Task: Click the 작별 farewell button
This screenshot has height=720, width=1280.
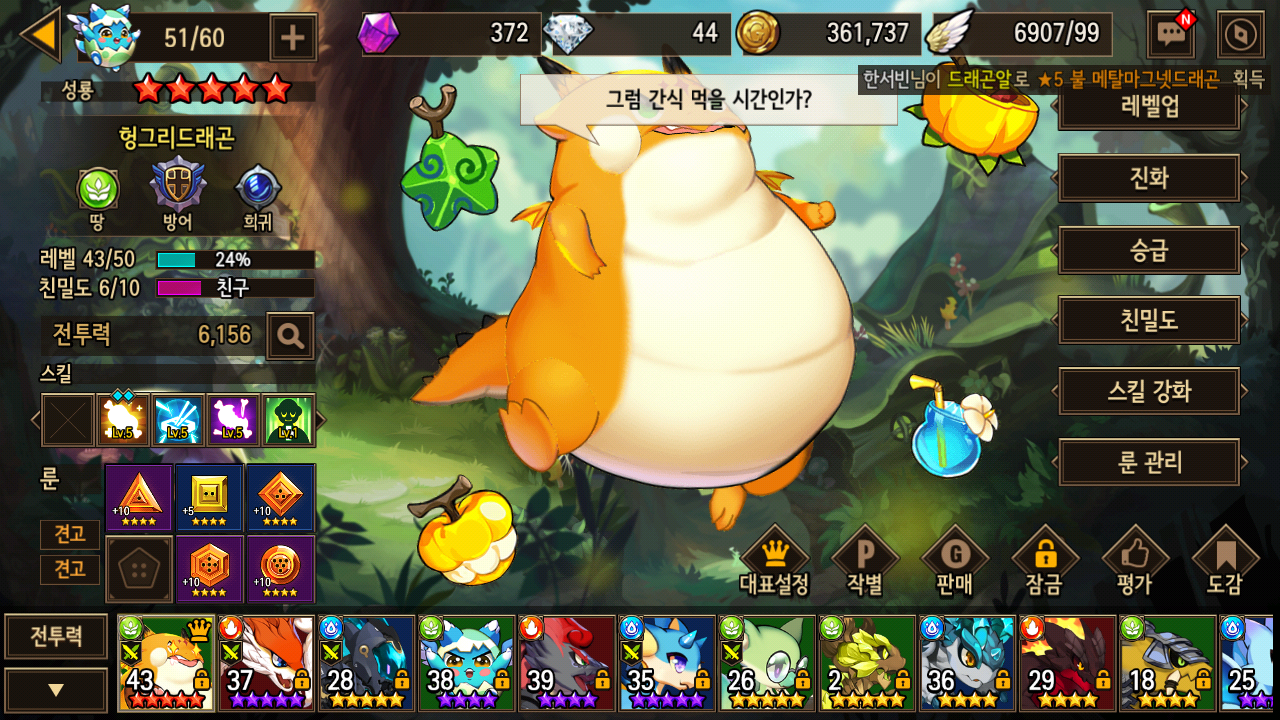Action: [x=865, y=562]
